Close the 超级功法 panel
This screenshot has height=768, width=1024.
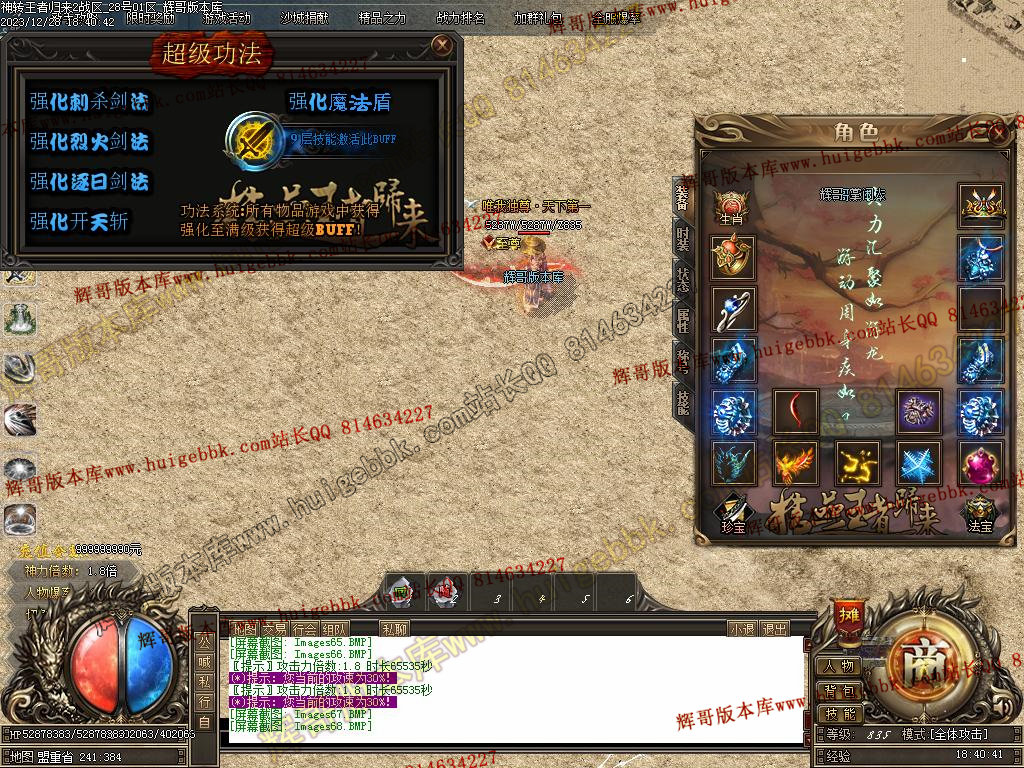[x=442, y=45]
